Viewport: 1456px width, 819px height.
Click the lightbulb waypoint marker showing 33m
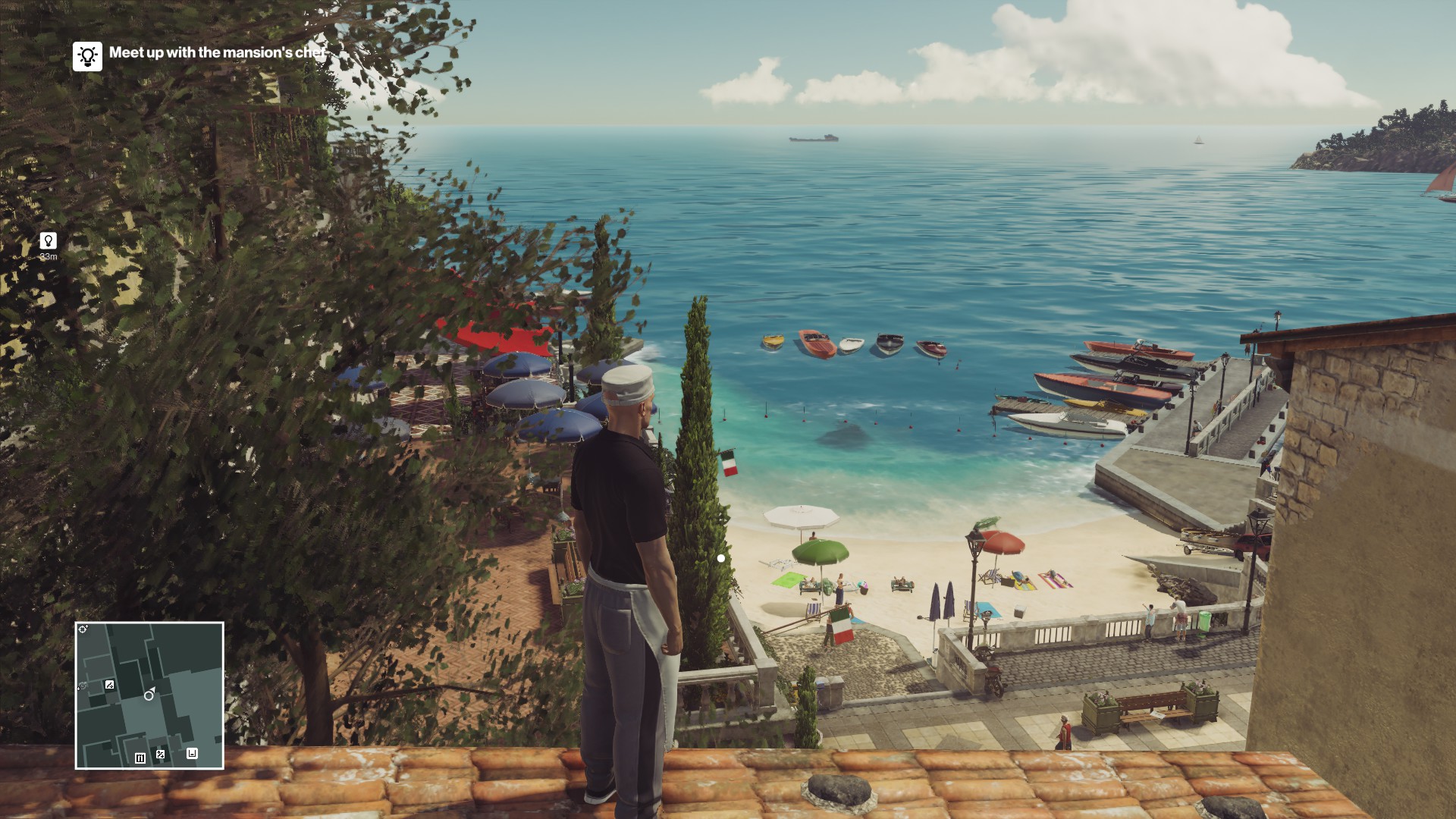click(x=48, y=241)
